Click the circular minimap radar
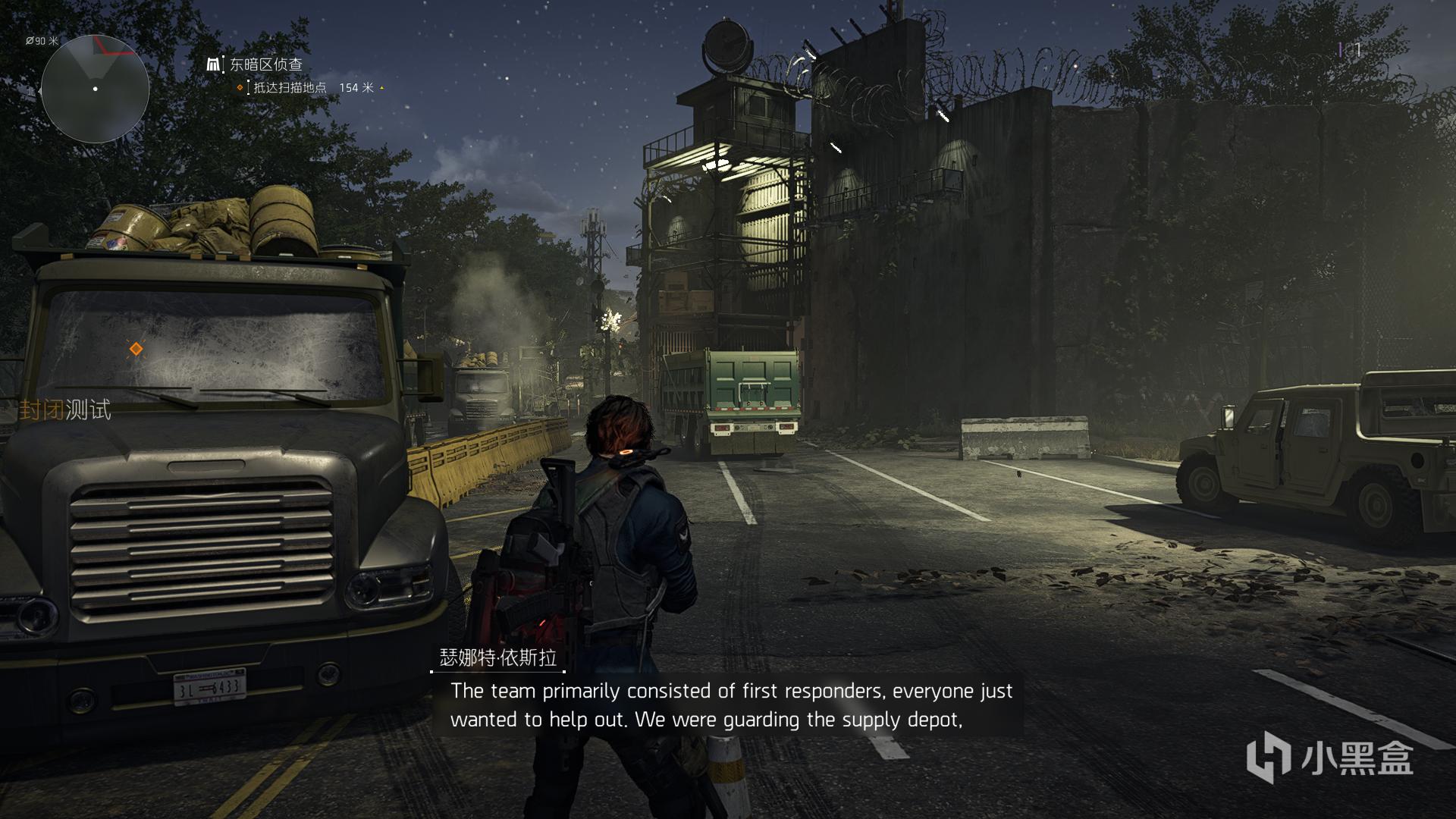This screenshot has width=1456, height=819. click(x=95, y=89)
